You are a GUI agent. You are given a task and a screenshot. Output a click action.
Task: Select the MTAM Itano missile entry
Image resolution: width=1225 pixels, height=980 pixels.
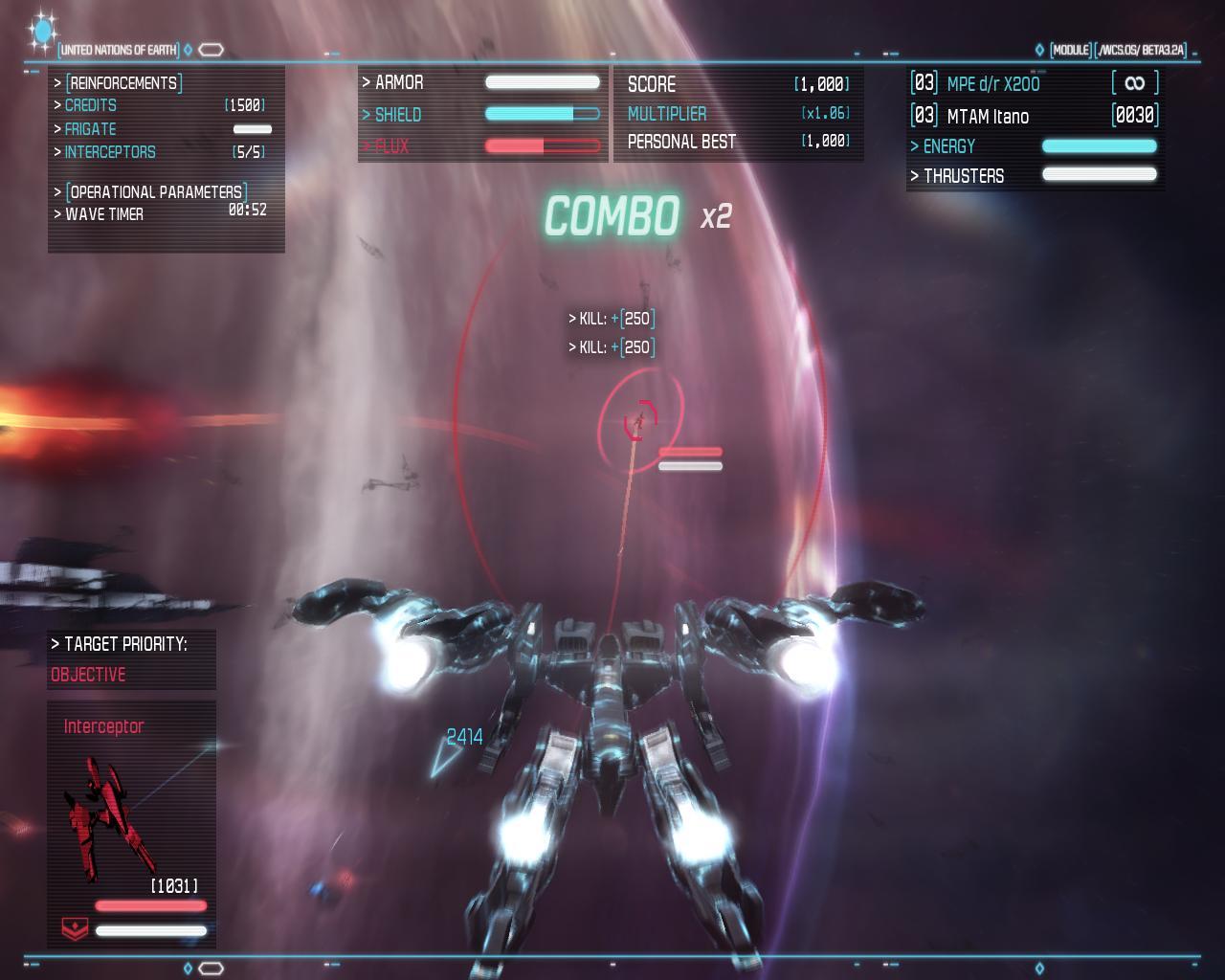point(987,117)
